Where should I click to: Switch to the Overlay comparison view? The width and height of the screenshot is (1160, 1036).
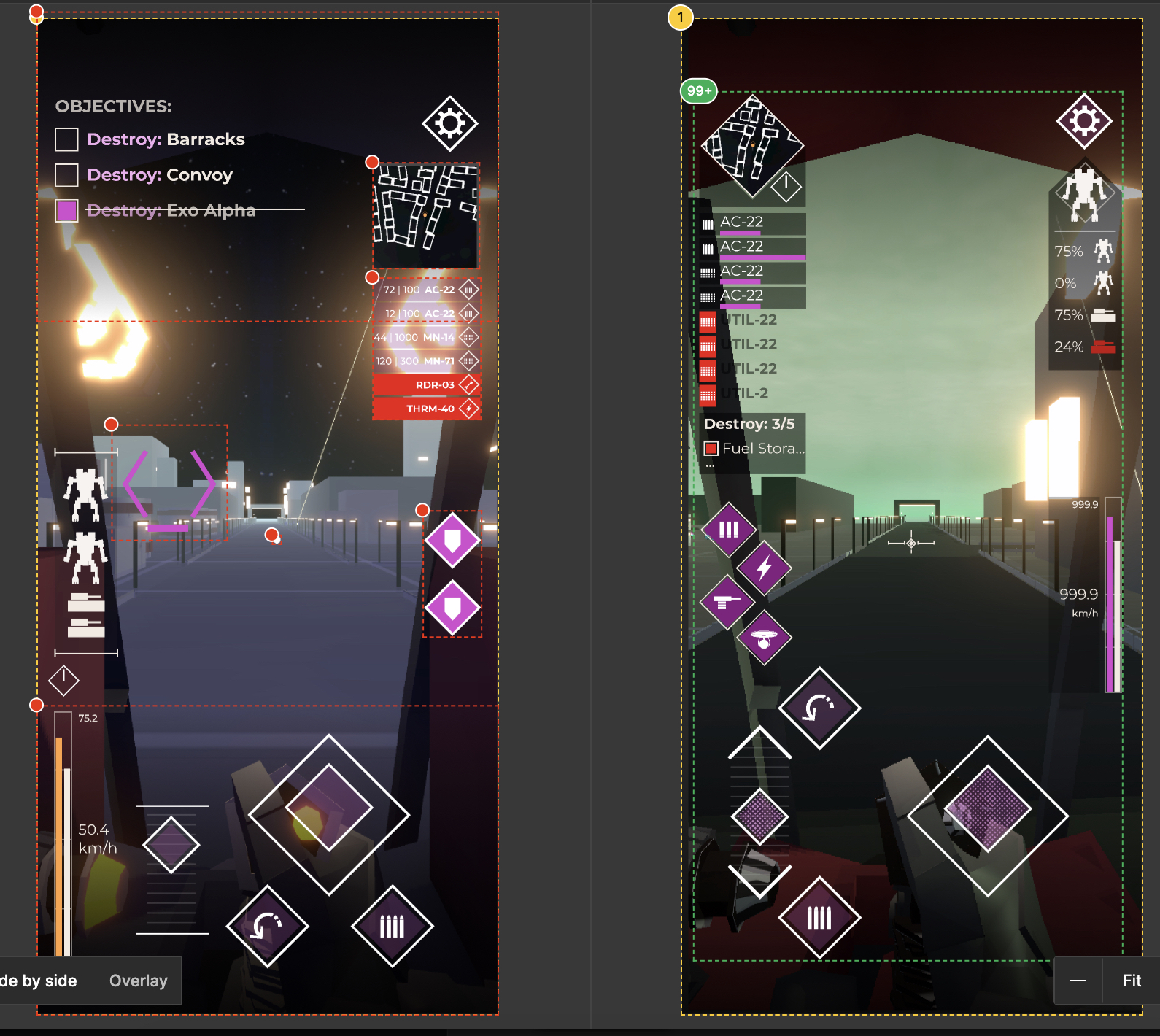138,981
